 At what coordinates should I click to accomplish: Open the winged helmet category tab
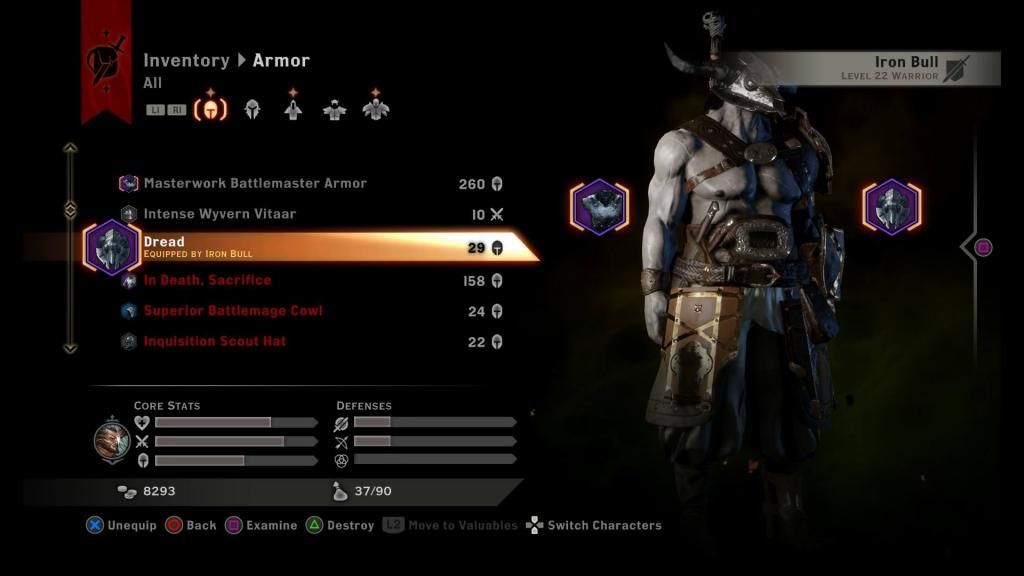[252, 109]
